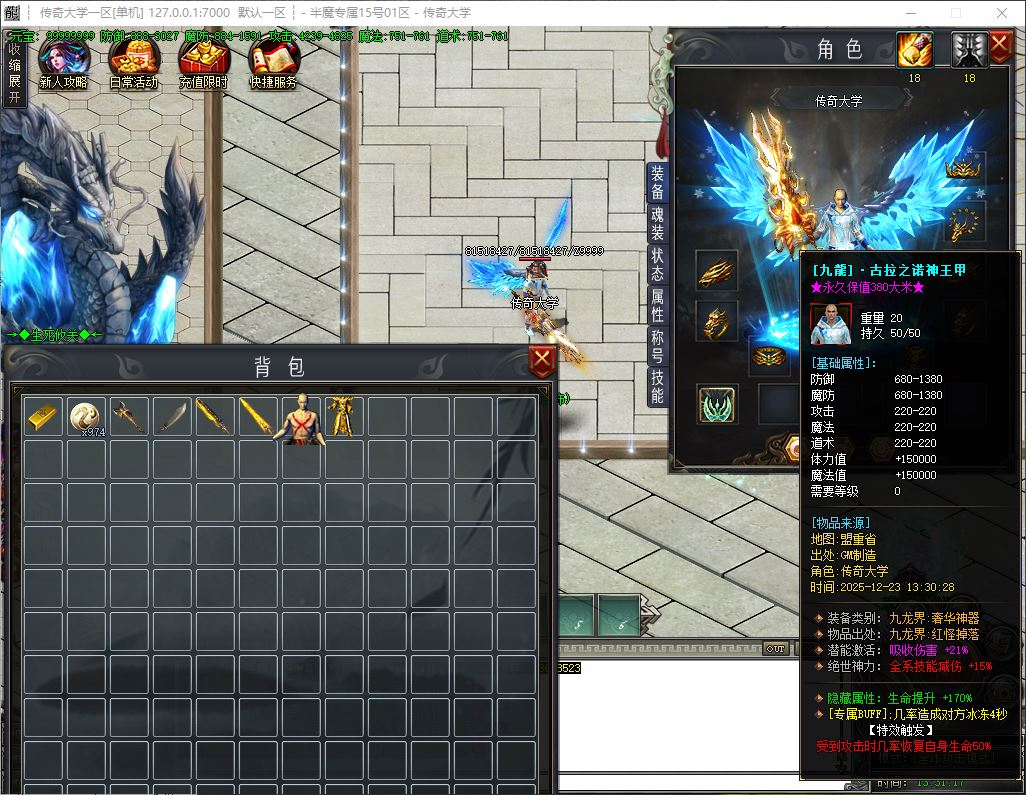Switch to the 装备 equipment tab

(x=657, y=182)
